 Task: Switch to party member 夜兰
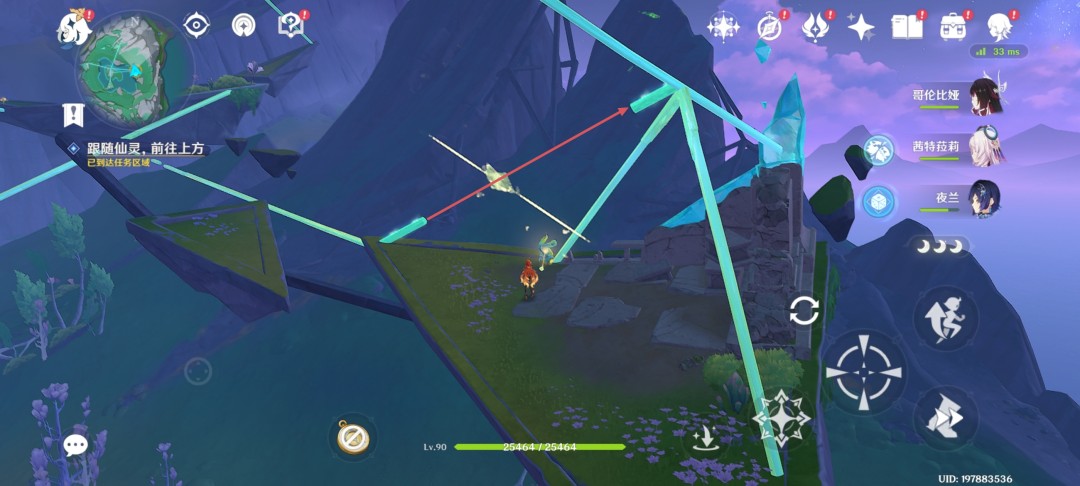pos(985,198)
